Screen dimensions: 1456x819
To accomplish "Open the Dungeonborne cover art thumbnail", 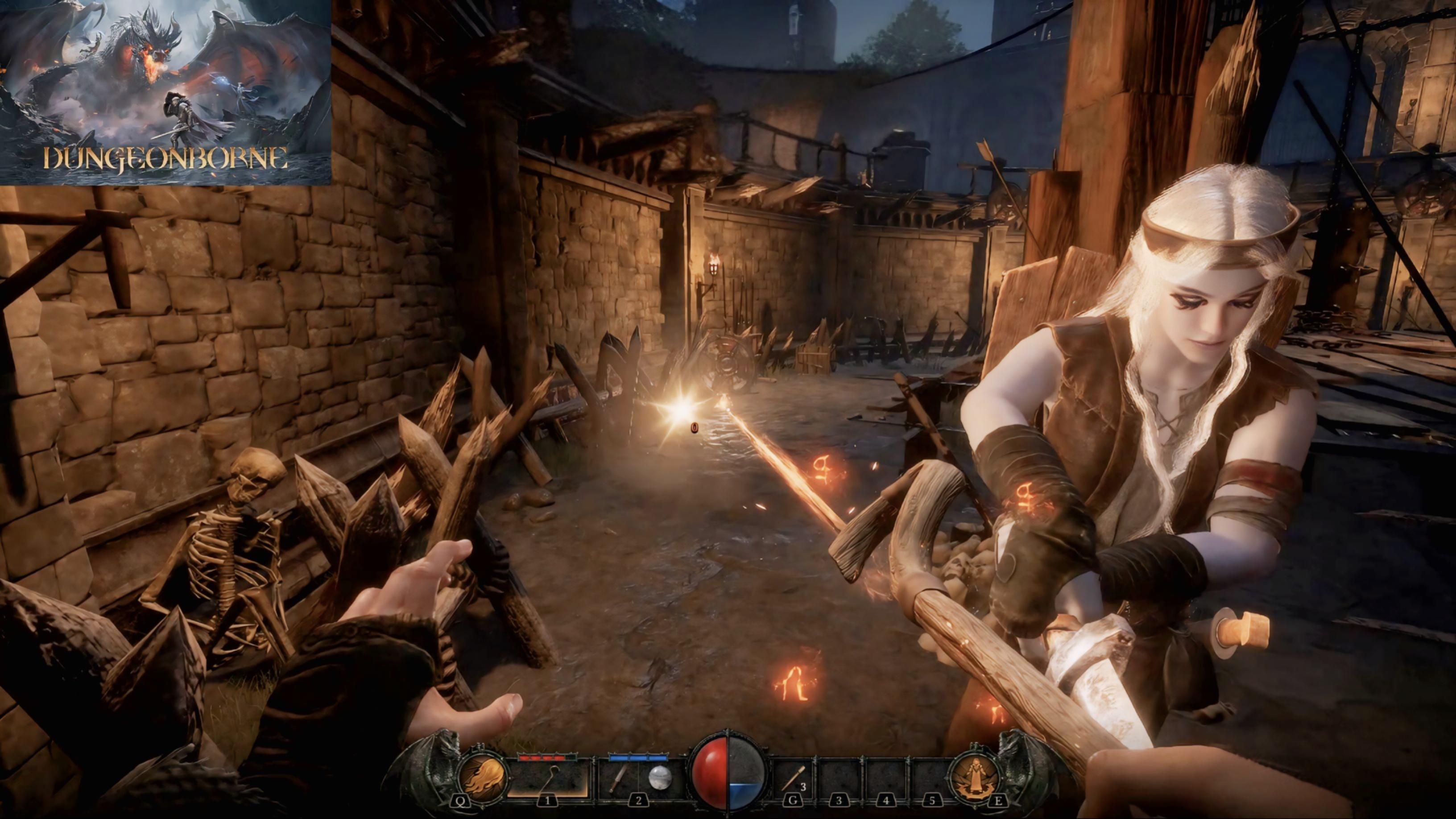I will (165, 92).
